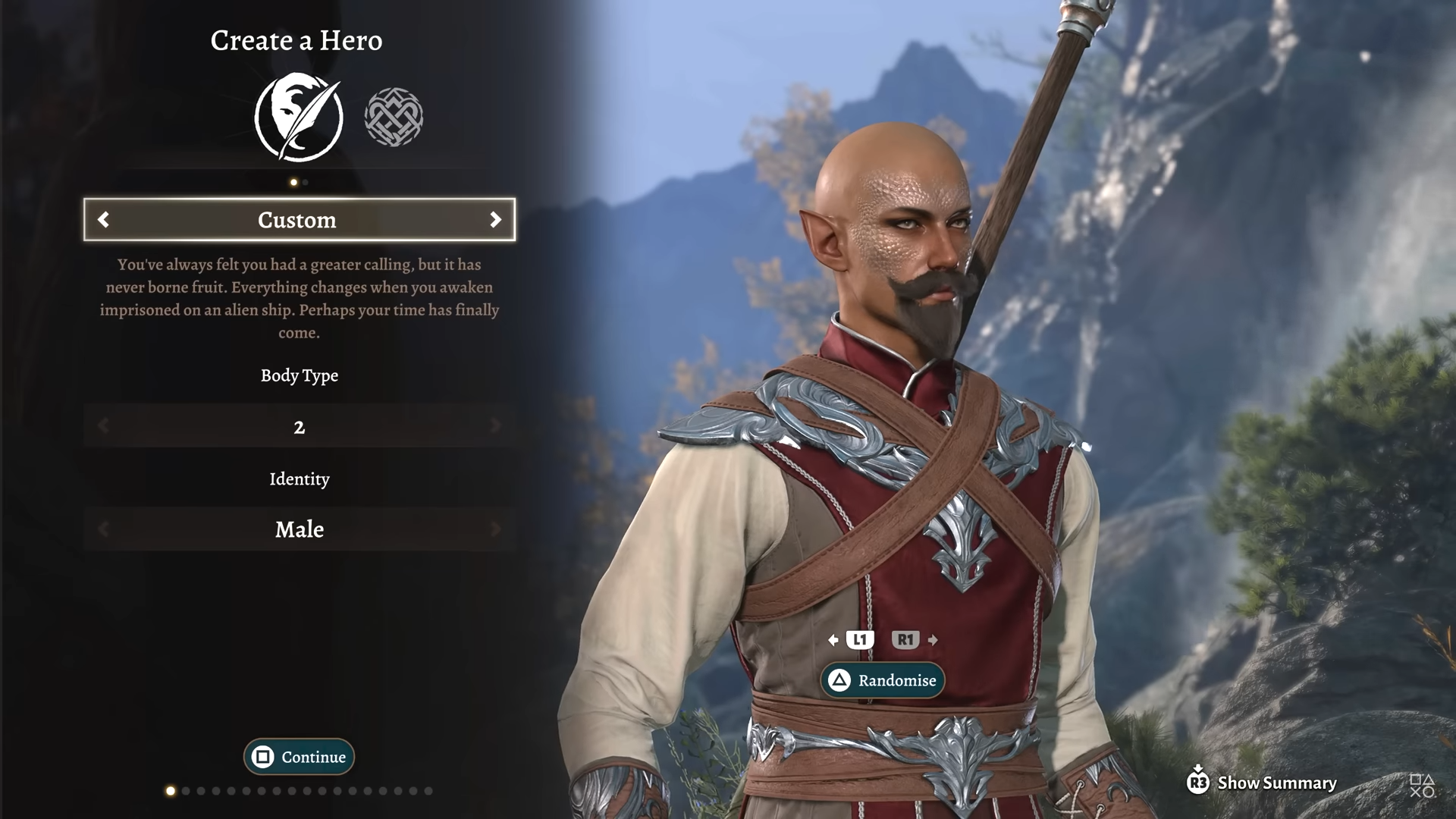Screen dimensions: 1456x819
Task: Change Identity with the right arrow beside Male
Action: click(x=495, y=529)
